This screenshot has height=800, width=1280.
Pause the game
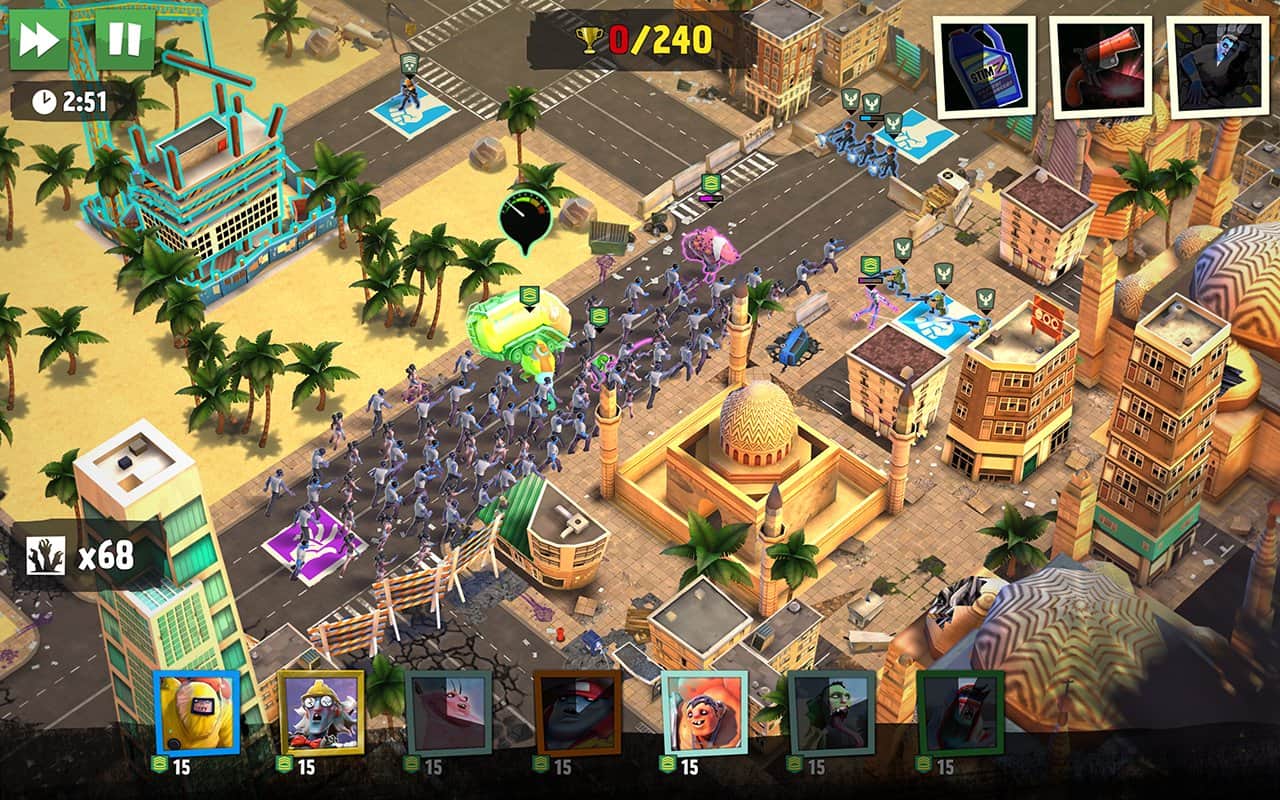point(125,40)
